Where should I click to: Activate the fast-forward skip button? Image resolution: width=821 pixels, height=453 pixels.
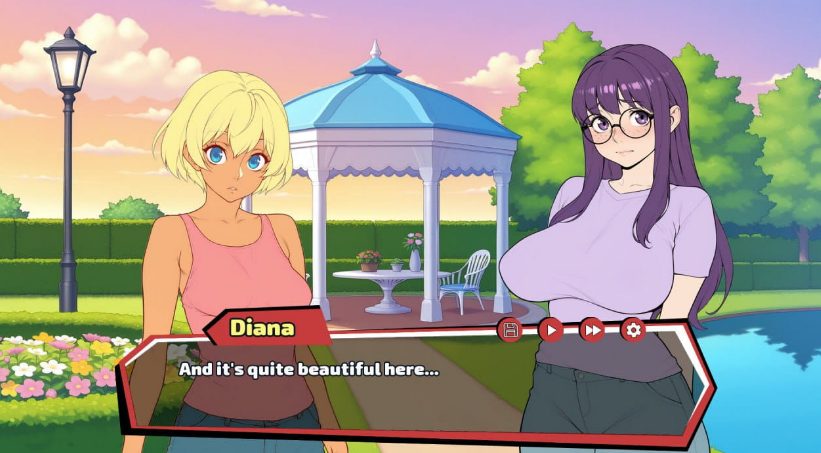592,329
